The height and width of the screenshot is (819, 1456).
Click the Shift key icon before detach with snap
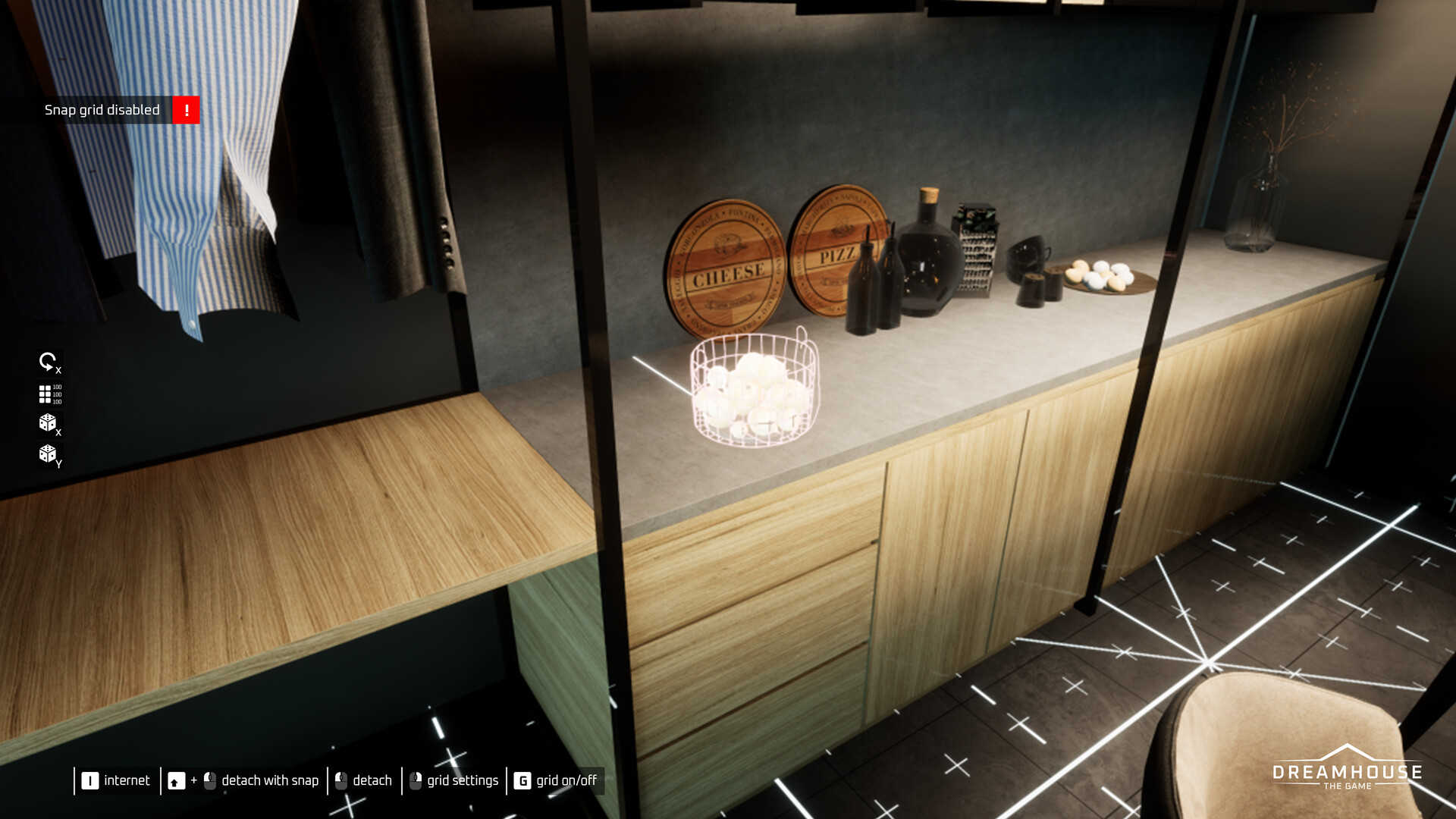tap(177, 780)
